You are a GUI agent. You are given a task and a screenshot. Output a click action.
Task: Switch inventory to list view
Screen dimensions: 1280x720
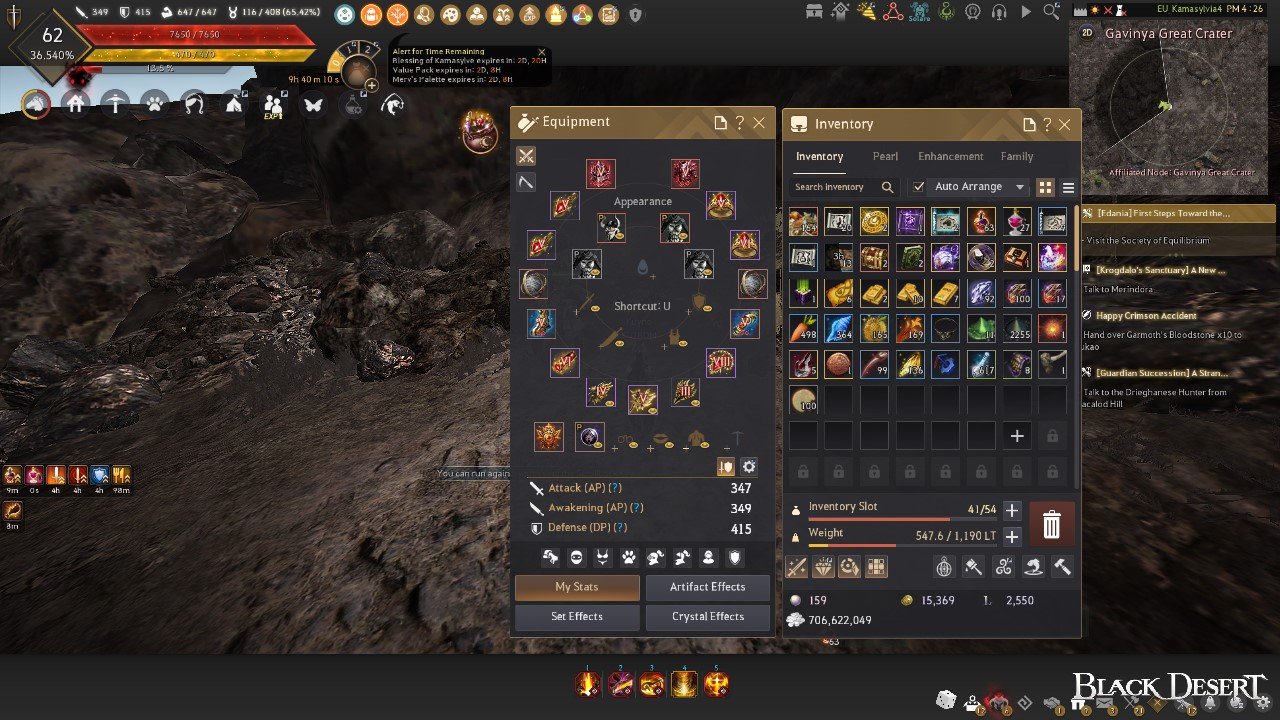(x=1068, y=187)
